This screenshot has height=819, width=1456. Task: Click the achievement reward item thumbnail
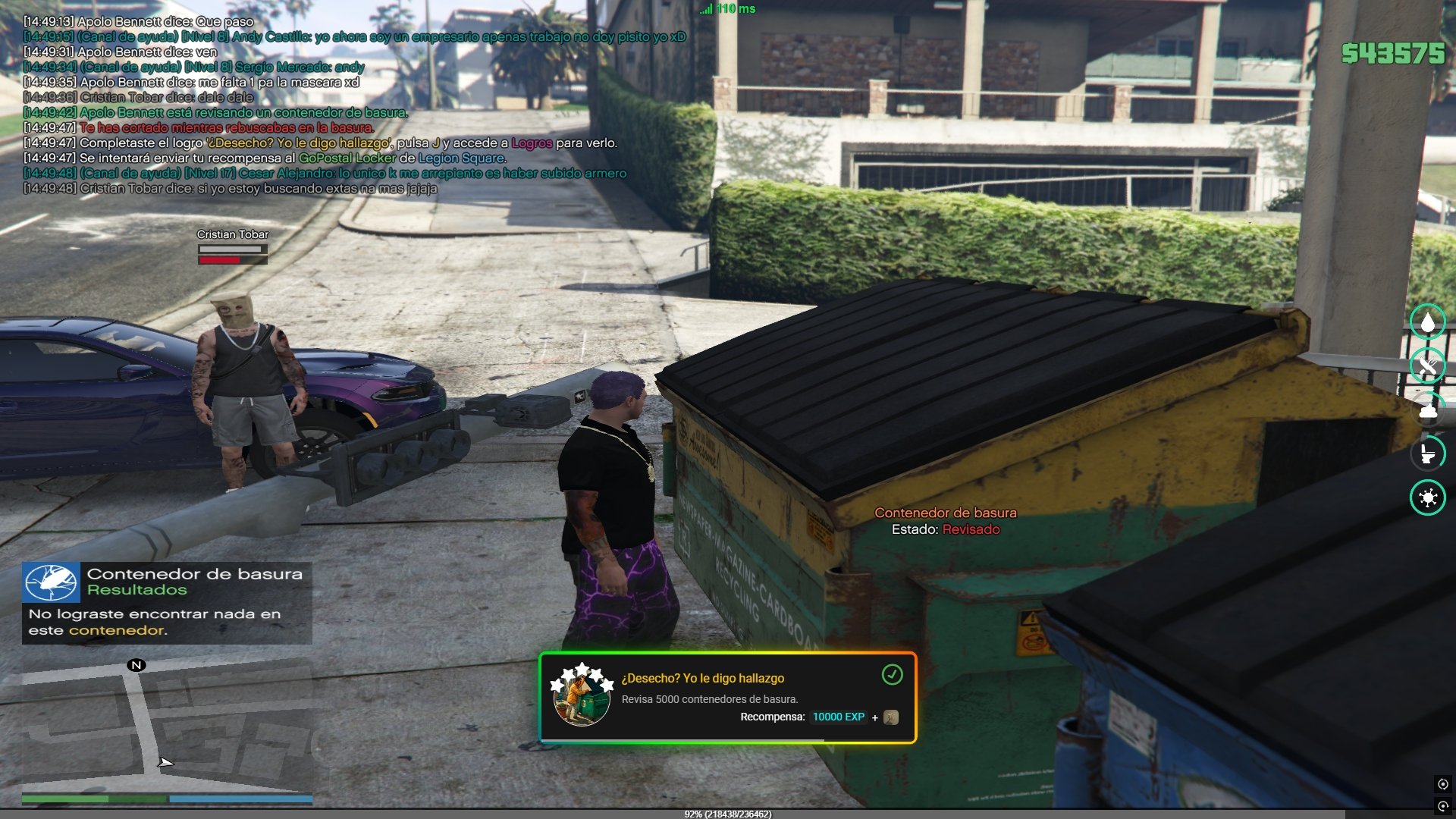pyautogui.click(x=891, y=717)
